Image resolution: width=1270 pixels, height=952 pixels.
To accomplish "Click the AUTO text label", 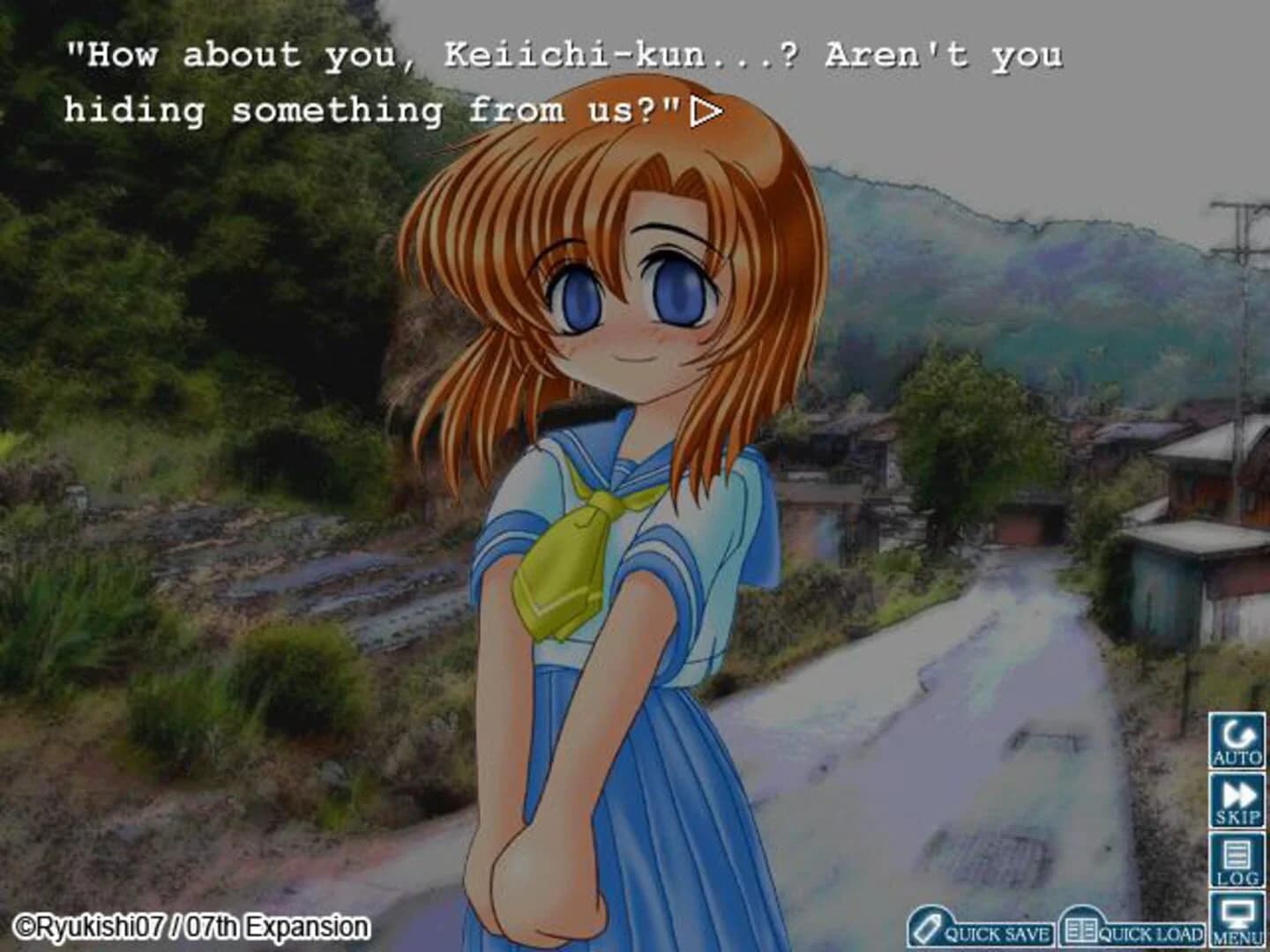I will [1238, 755].
